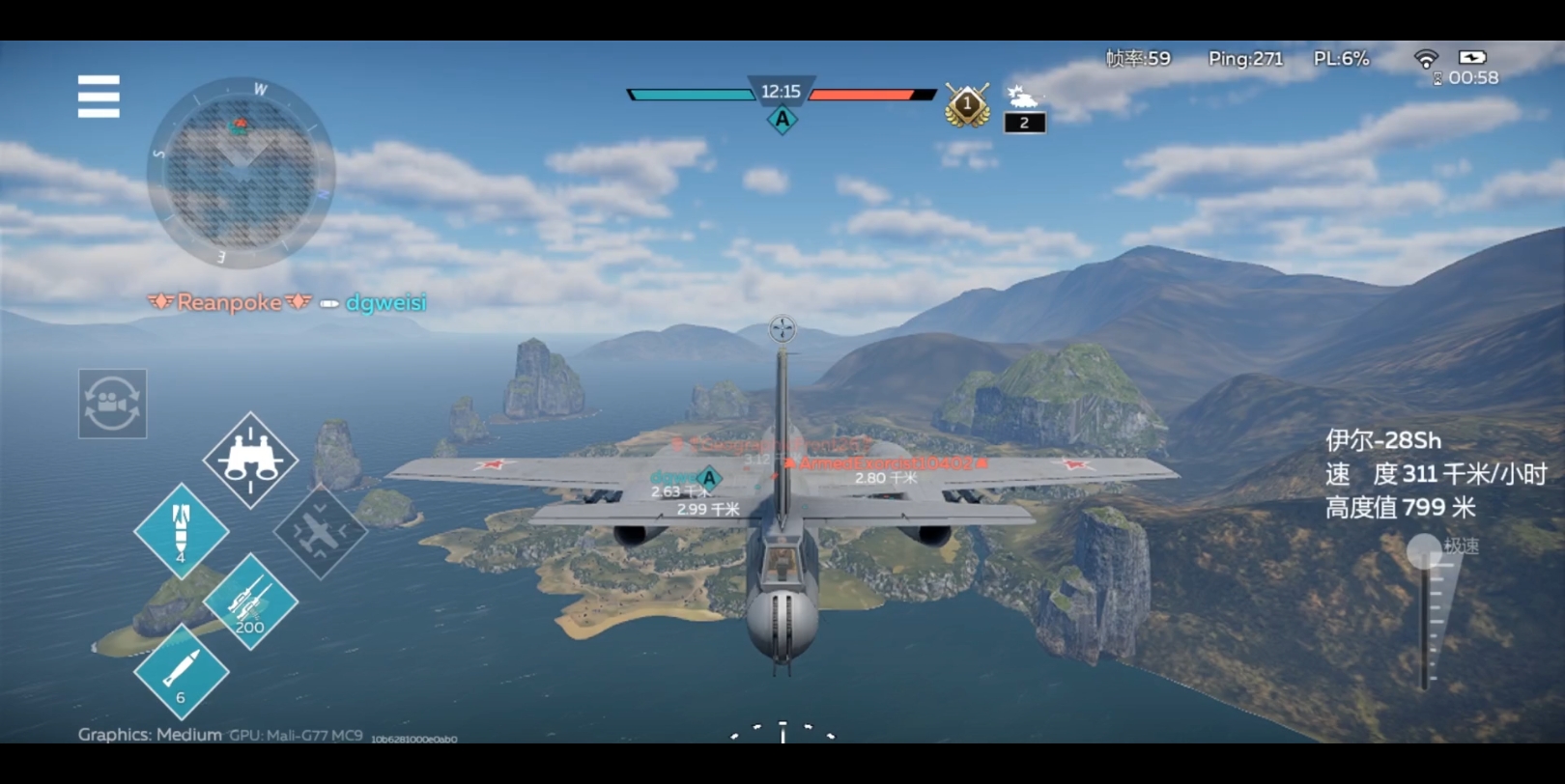Screen dimensions: 1565x784
Task: Drop a bomb using the bomb icon
Action: [181, 530]
